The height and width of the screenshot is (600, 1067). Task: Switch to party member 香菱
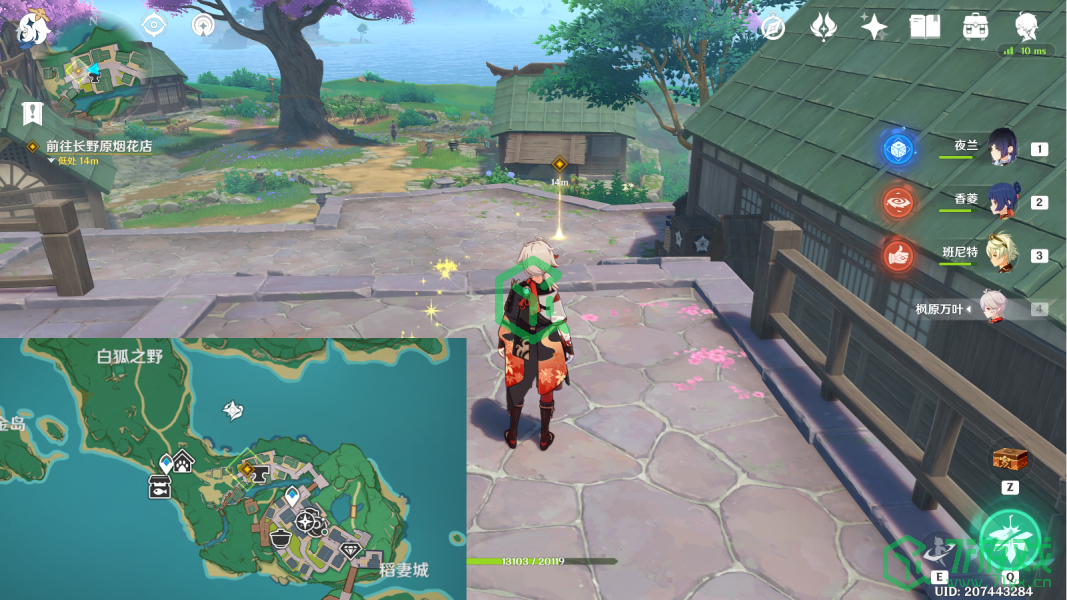[1003, 201]
